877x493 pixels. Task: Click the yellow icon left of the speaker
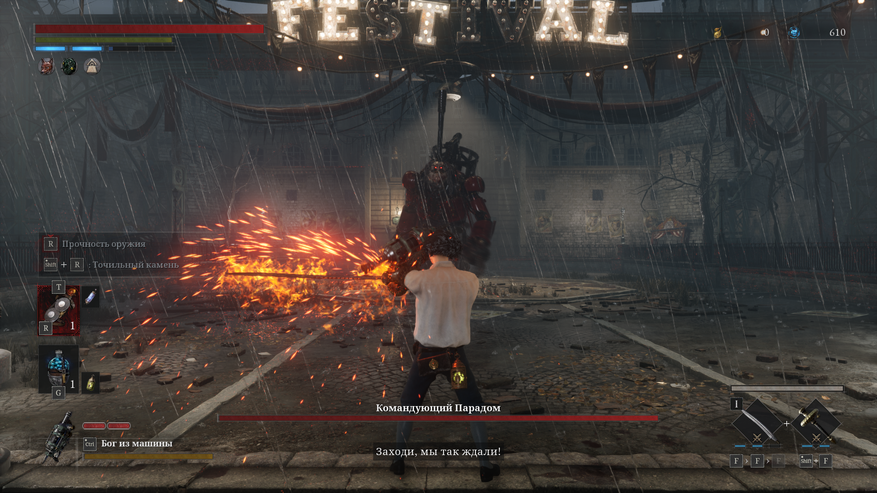(x=717, y=33)
